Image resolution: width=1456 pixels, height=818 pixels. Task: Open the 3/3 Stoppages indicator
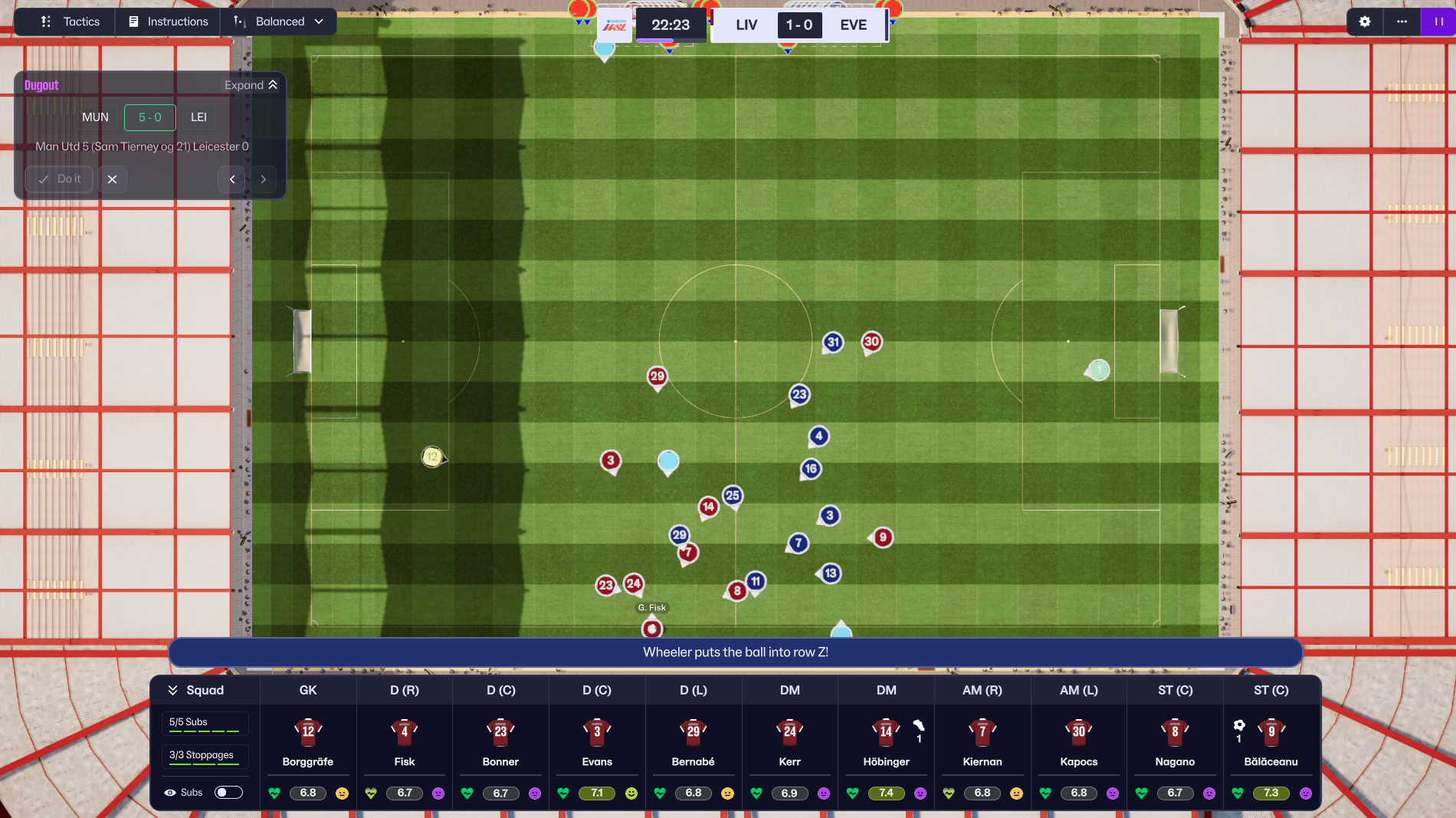(205, 756)
